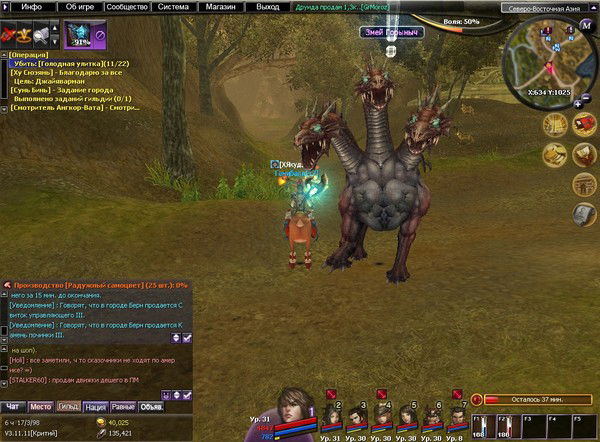Switch to the Чат chat tab
The image size is (600, 442).
point(13,406)
